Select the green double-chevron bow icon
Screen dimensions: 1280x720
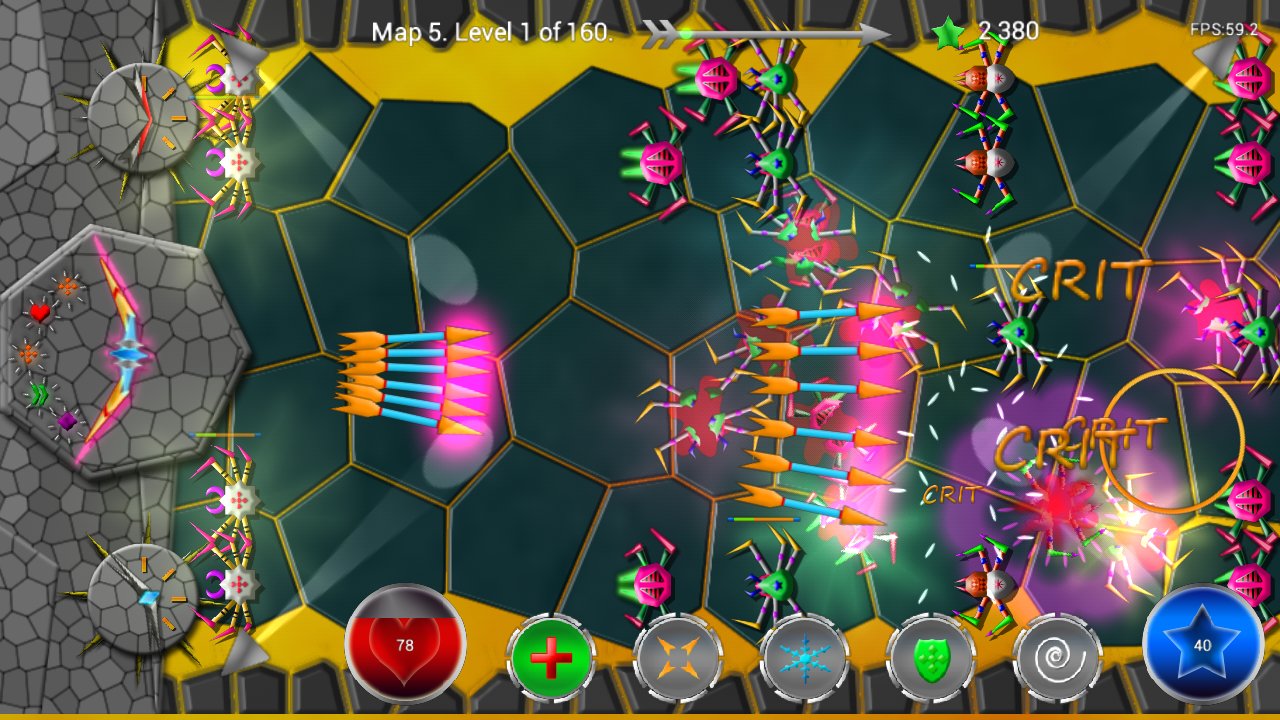coord(39,393)
